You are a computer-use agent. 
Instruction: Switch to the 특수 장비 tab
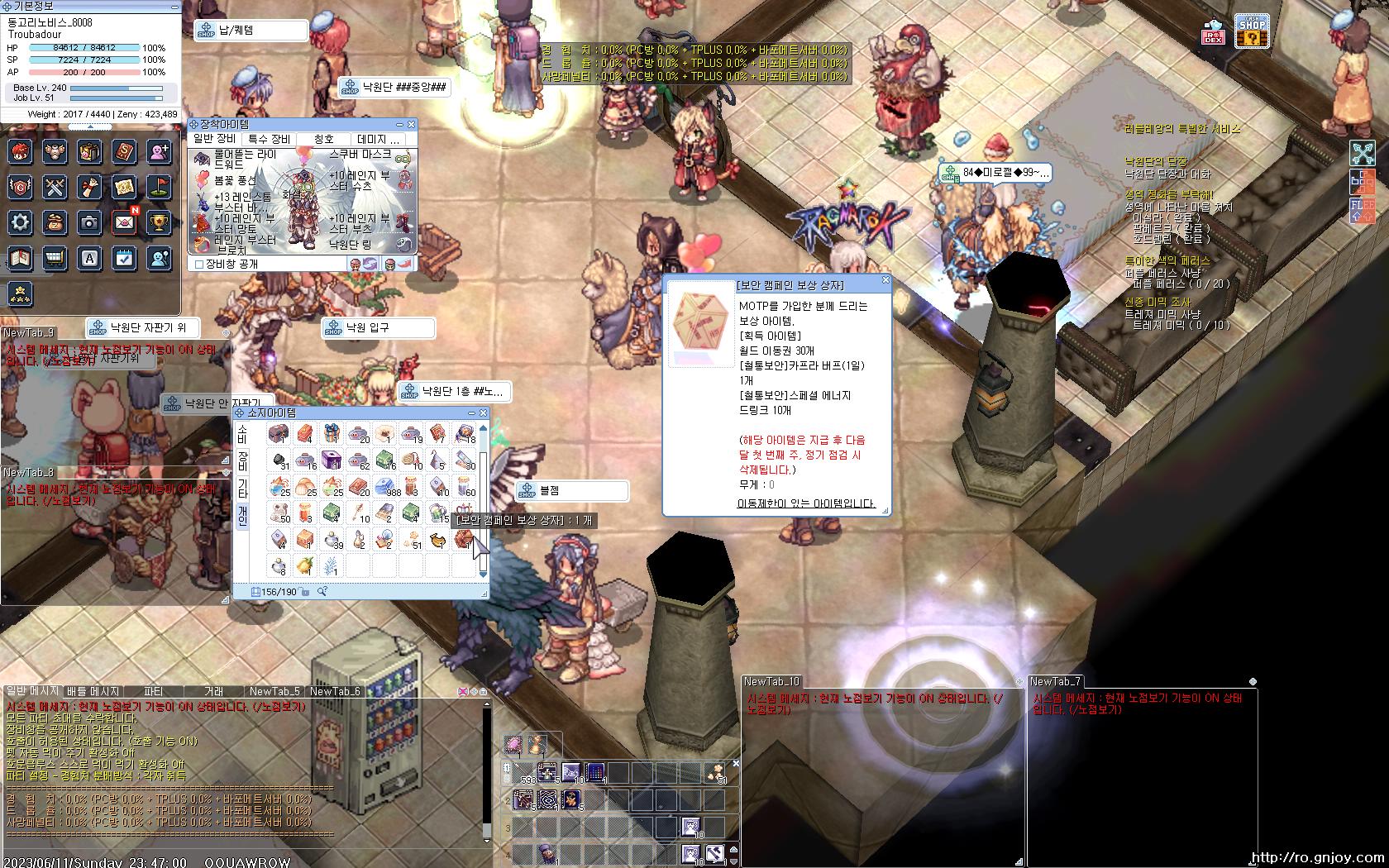(269, 139)
